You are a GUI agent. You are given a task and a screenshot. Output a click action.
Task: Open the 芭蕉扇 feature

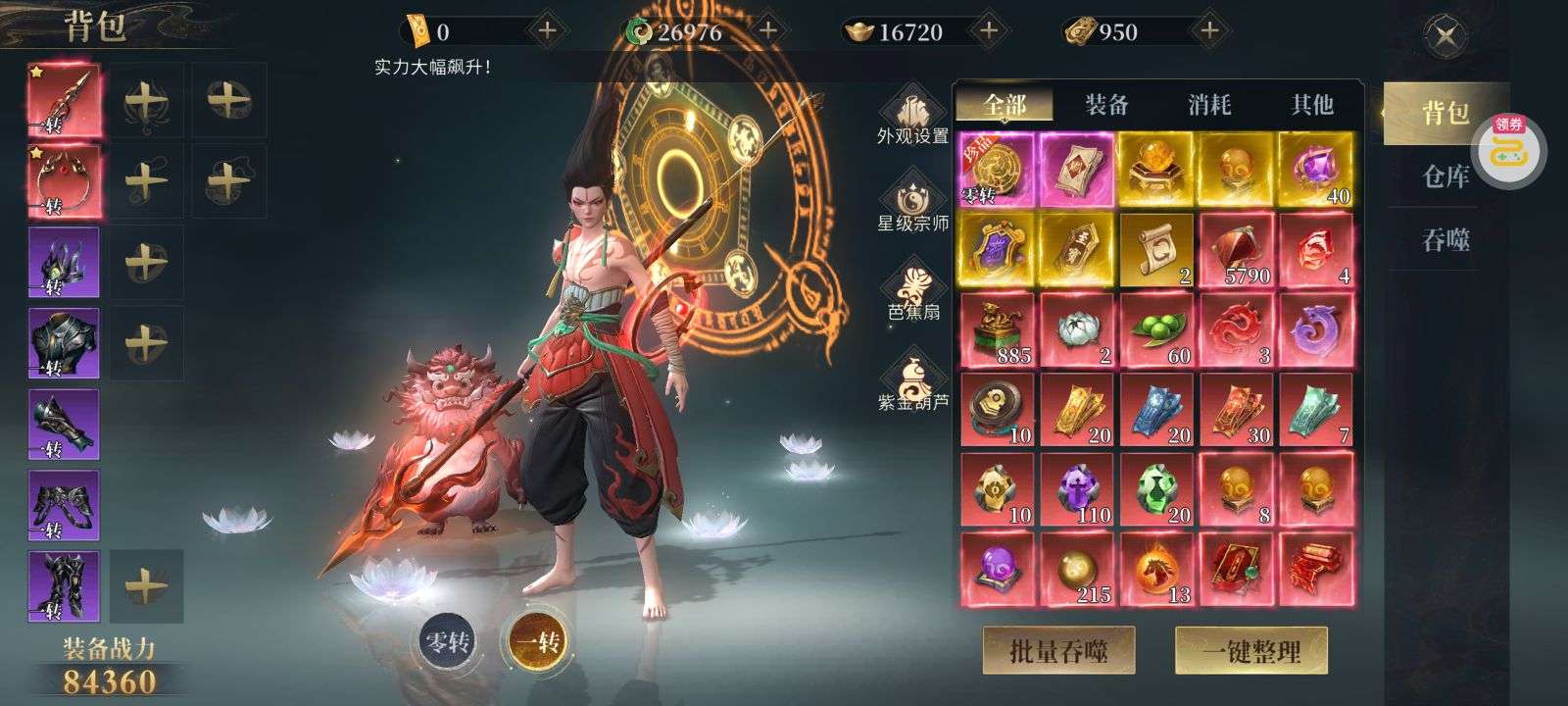click(912, 293)
